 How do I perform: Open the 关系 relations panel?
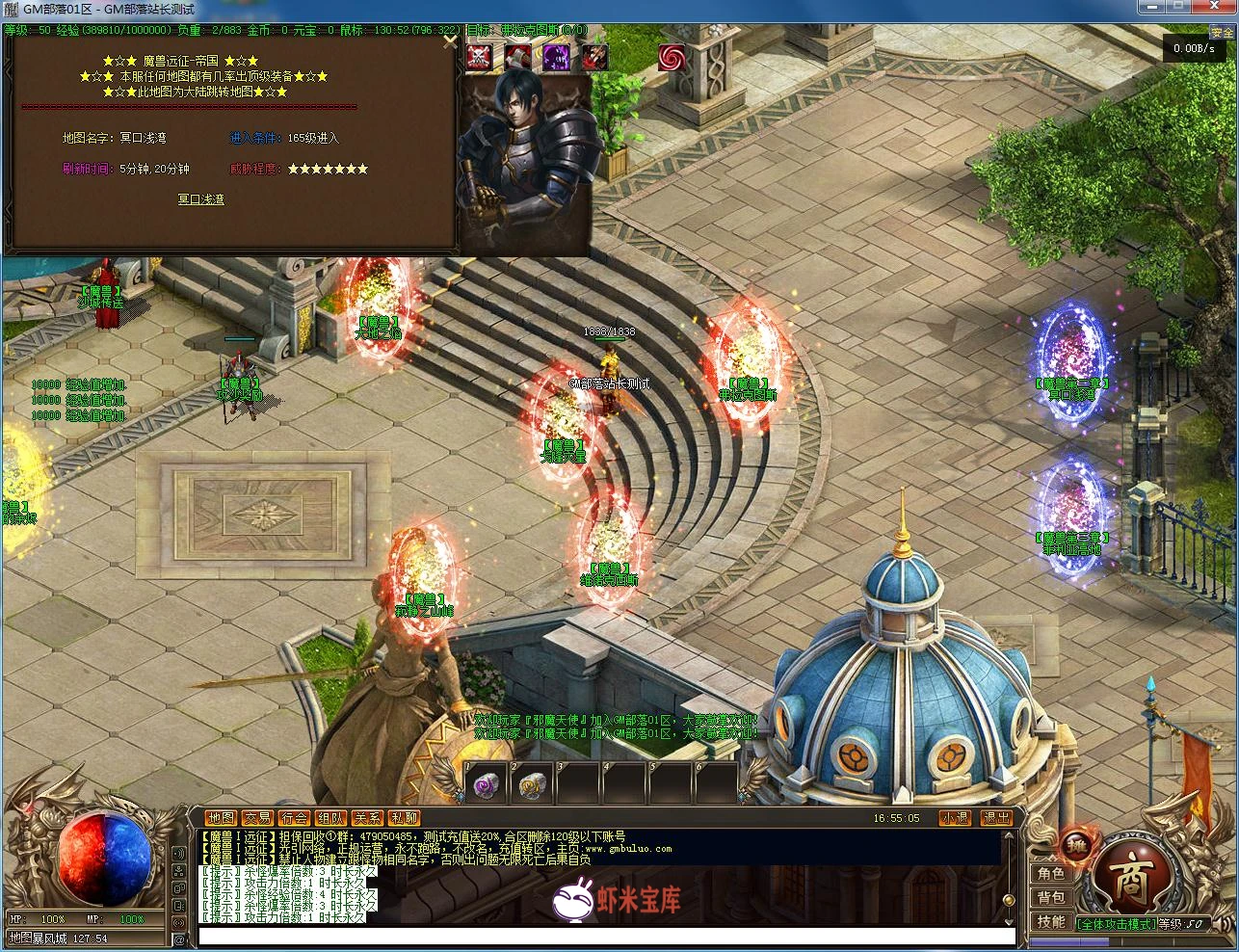point(367,818)
